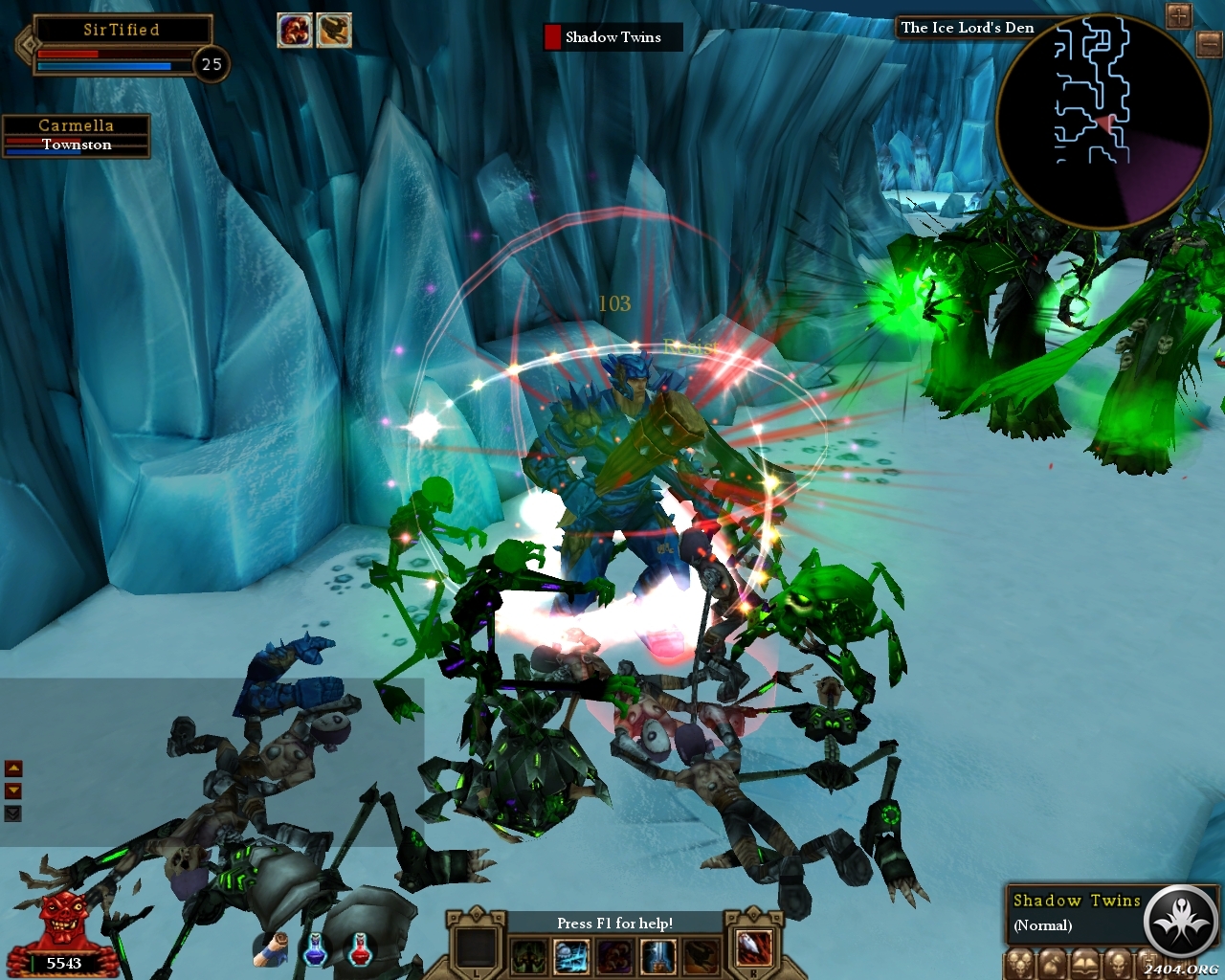This screenshot has width=1225, height=980.
Task: Zoom out the minimap with minus button
Action: [1209, 43]
